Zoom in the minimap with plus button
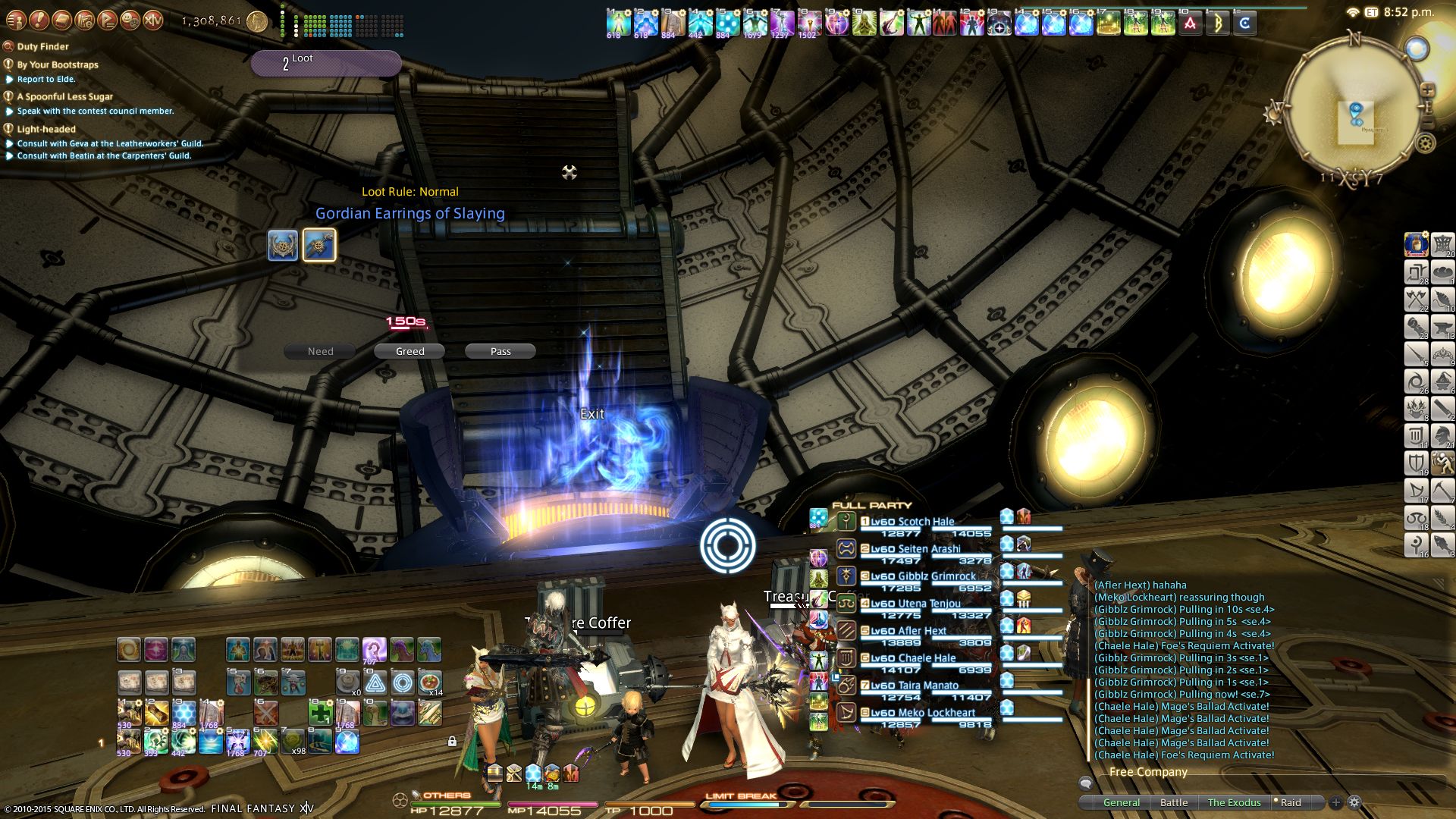 pyautogui.click(x=1427, y=89)
